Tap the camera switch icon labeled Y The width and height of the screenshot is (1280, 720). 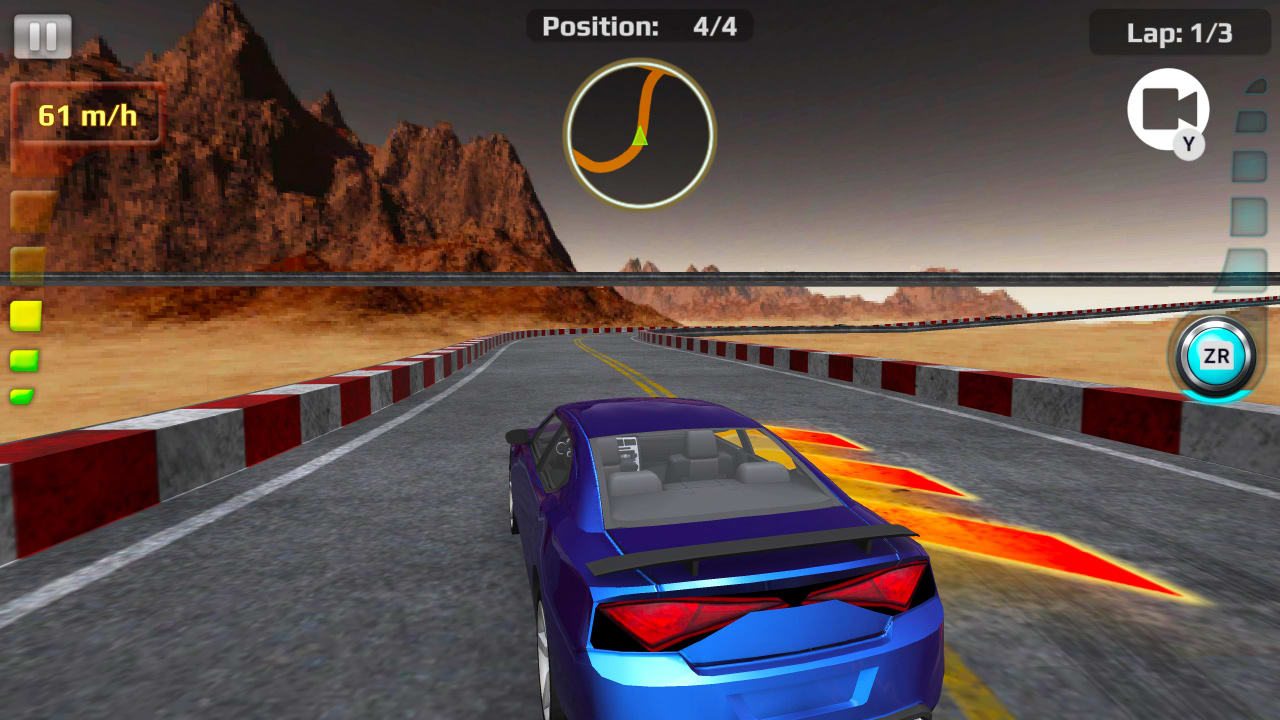1166,108
